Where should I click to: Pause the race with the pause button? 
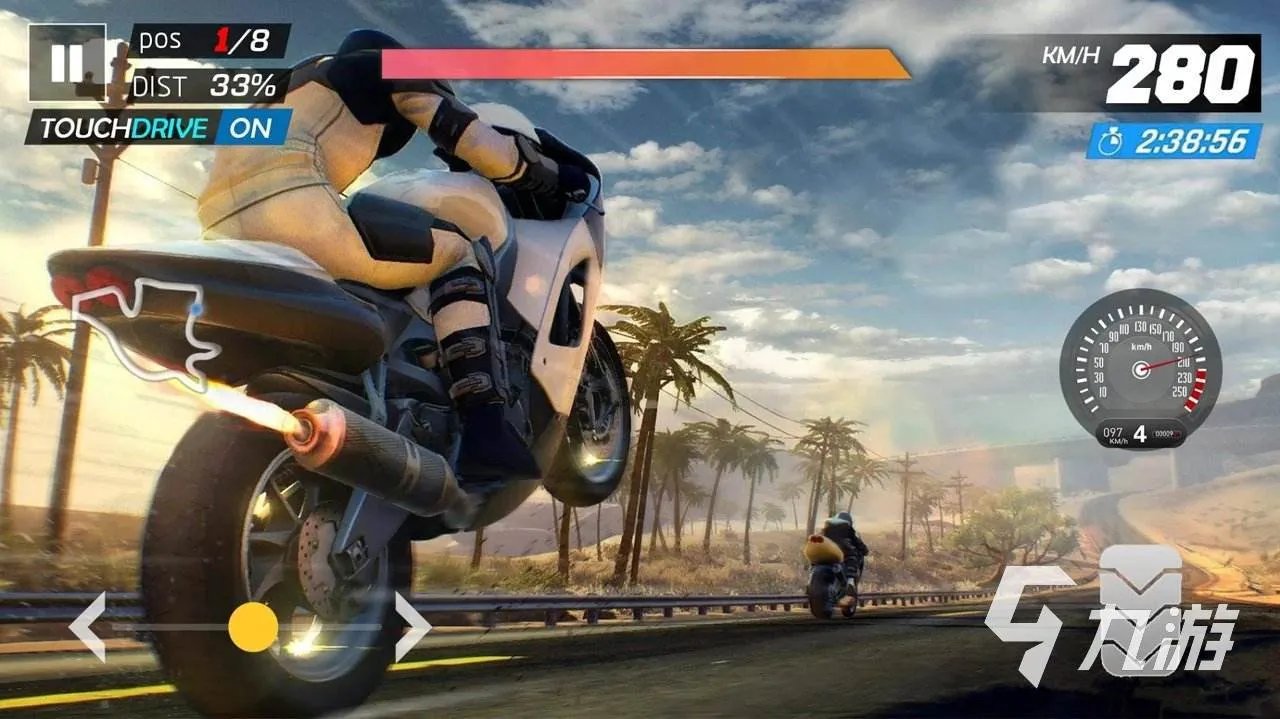pyautogui.click(x=67, y=62)
